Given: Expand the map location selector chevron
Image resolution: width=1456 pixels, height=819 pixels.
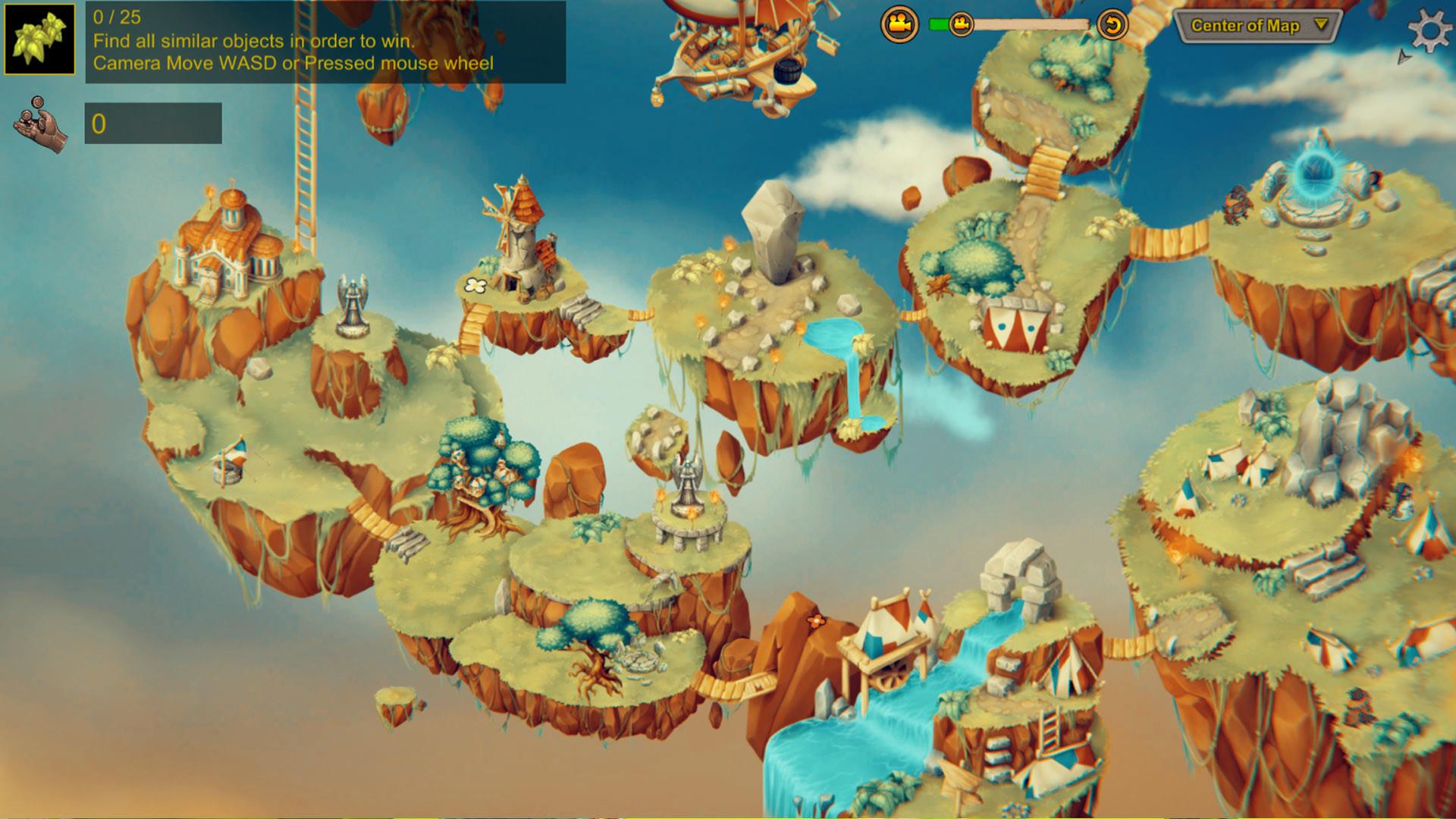Looking at the screenshot, I should [x=1323, y=25].
